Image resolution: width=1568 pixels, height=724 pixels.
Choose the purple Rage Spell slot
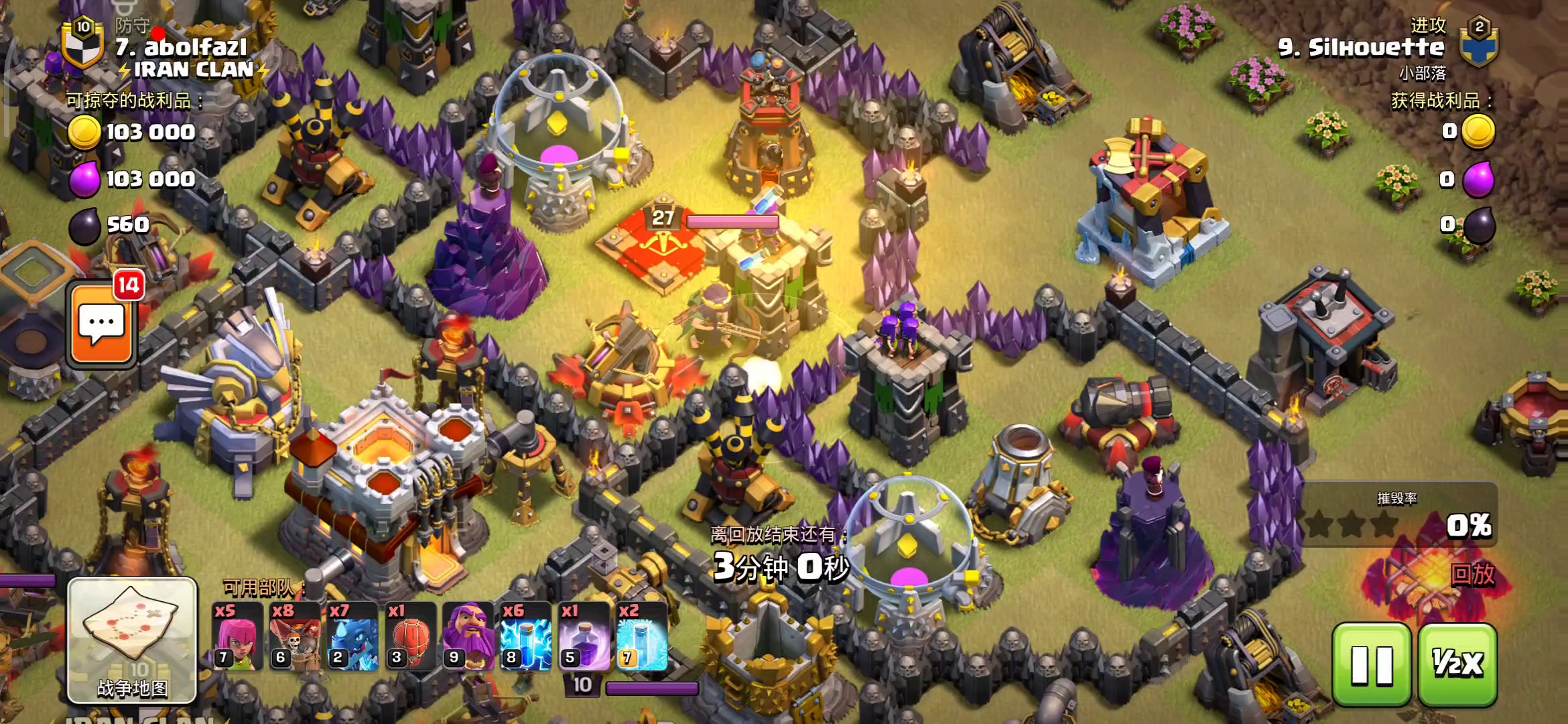584,637
